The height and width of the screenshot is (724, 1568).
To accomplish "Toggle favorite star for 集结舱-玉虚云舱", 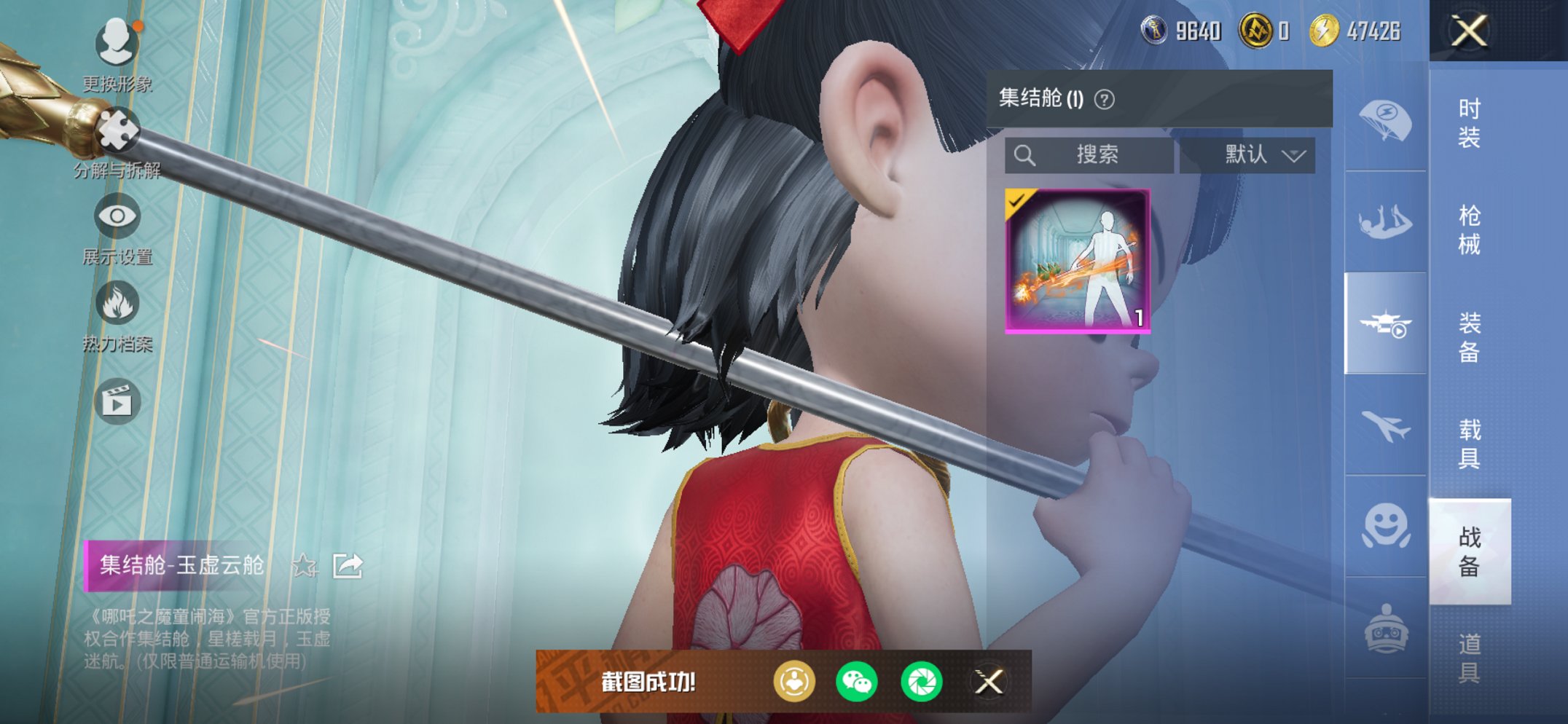I will 305,564.
